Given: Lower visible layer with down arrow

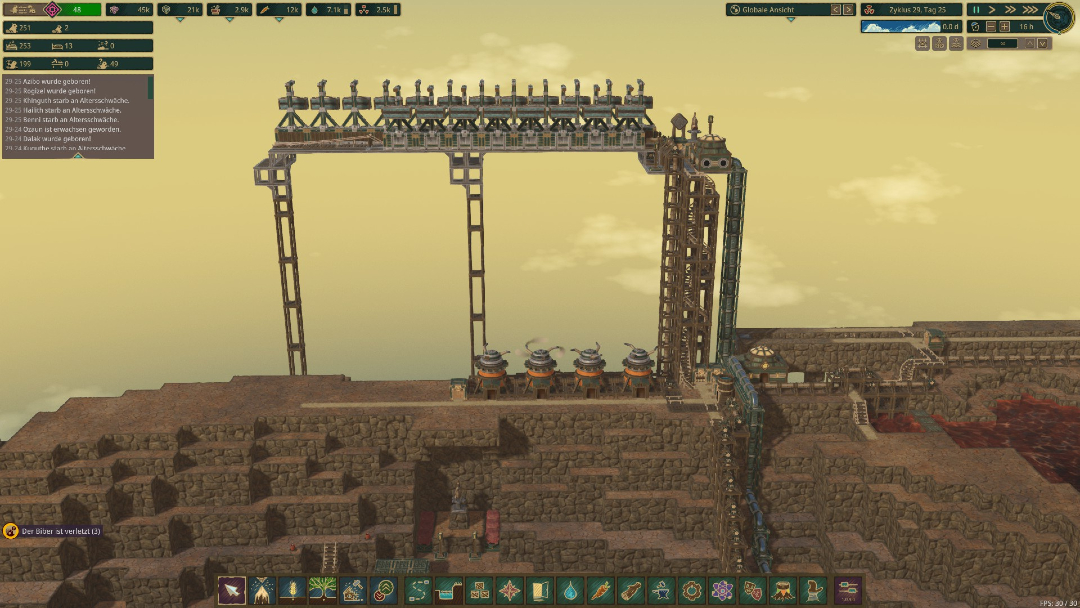Looking at the screenshot, I should tap(1043, 43).
